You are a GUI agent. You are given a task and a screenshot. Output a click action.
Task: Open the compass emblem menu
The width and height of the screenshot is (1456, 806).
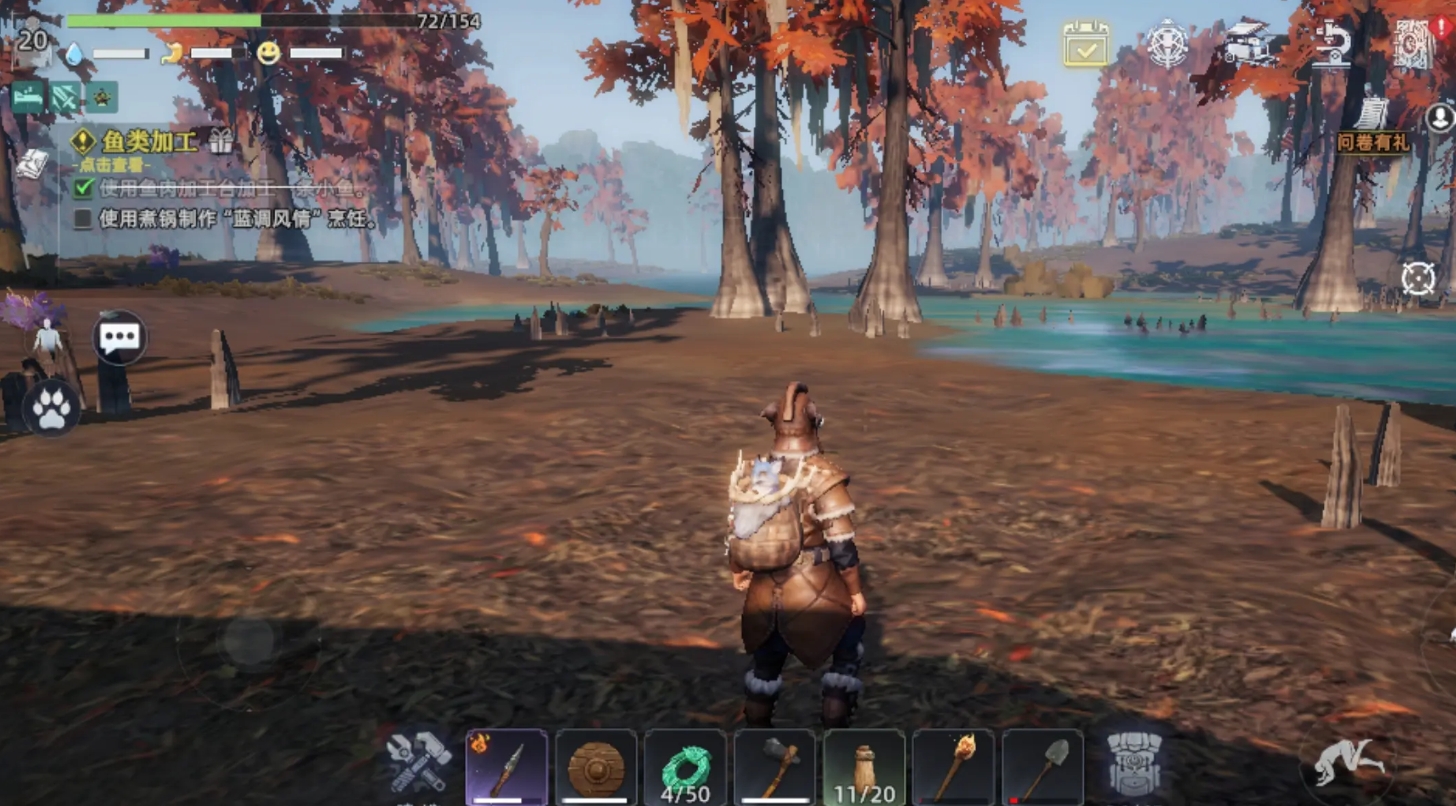tap(1167, 44)
